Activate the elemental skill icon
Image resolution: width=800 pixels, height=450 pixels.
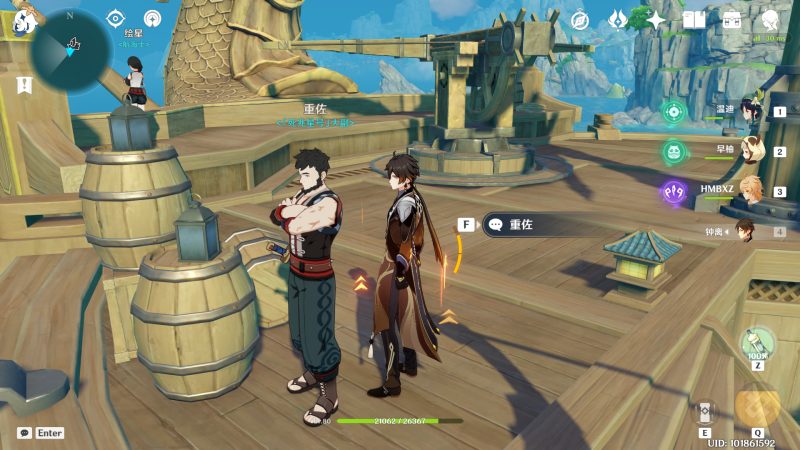pyautogui.click(x=705, y=412)
